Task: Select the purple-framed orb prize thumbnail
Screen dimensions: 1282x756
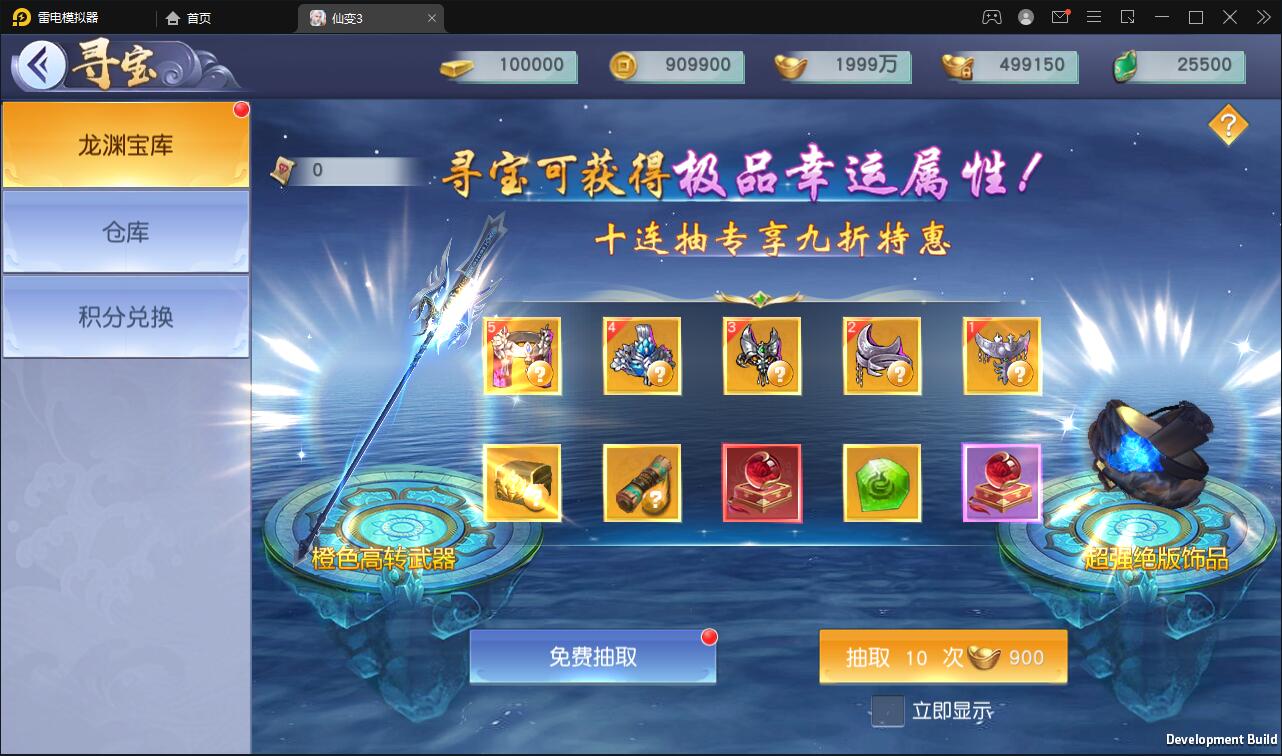Action: (1002, 483)
